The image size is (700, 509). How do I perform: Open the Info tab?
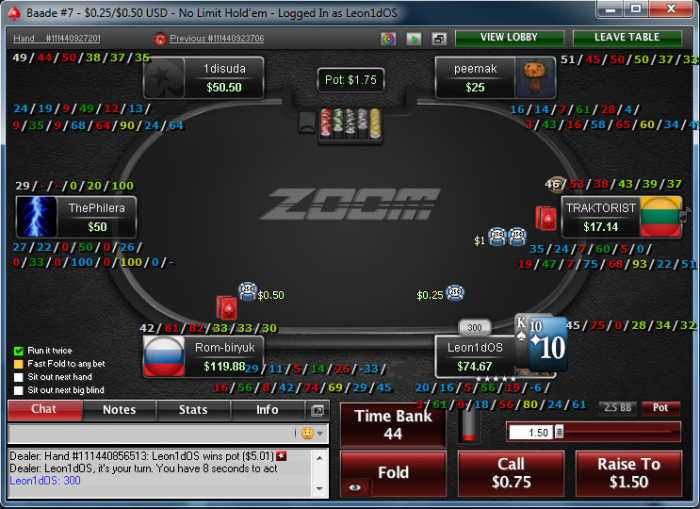click(267, 410)
